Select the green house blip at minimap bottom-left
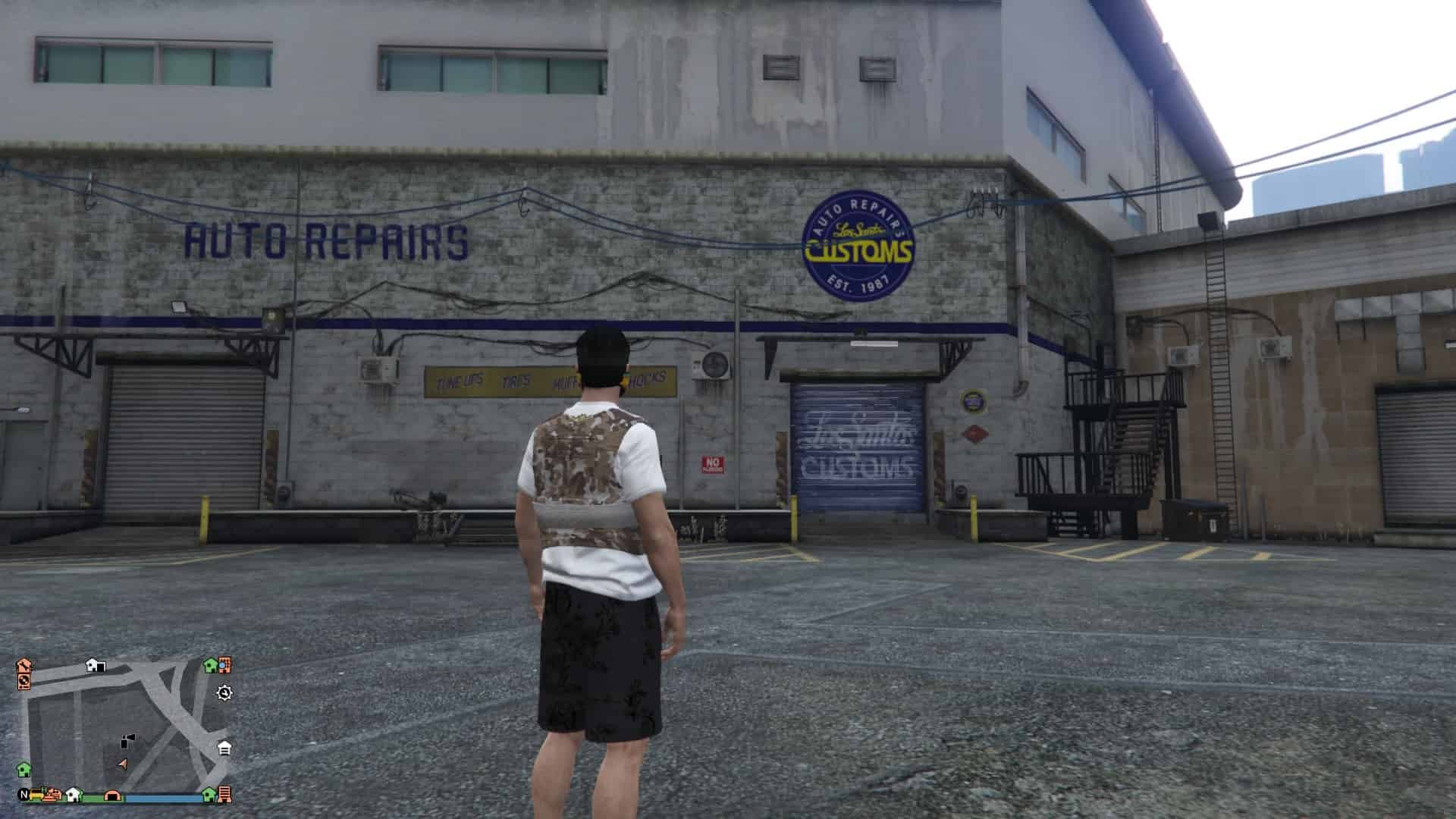The width and height of the screenshot is (1456, 819). tap(24, 770)
